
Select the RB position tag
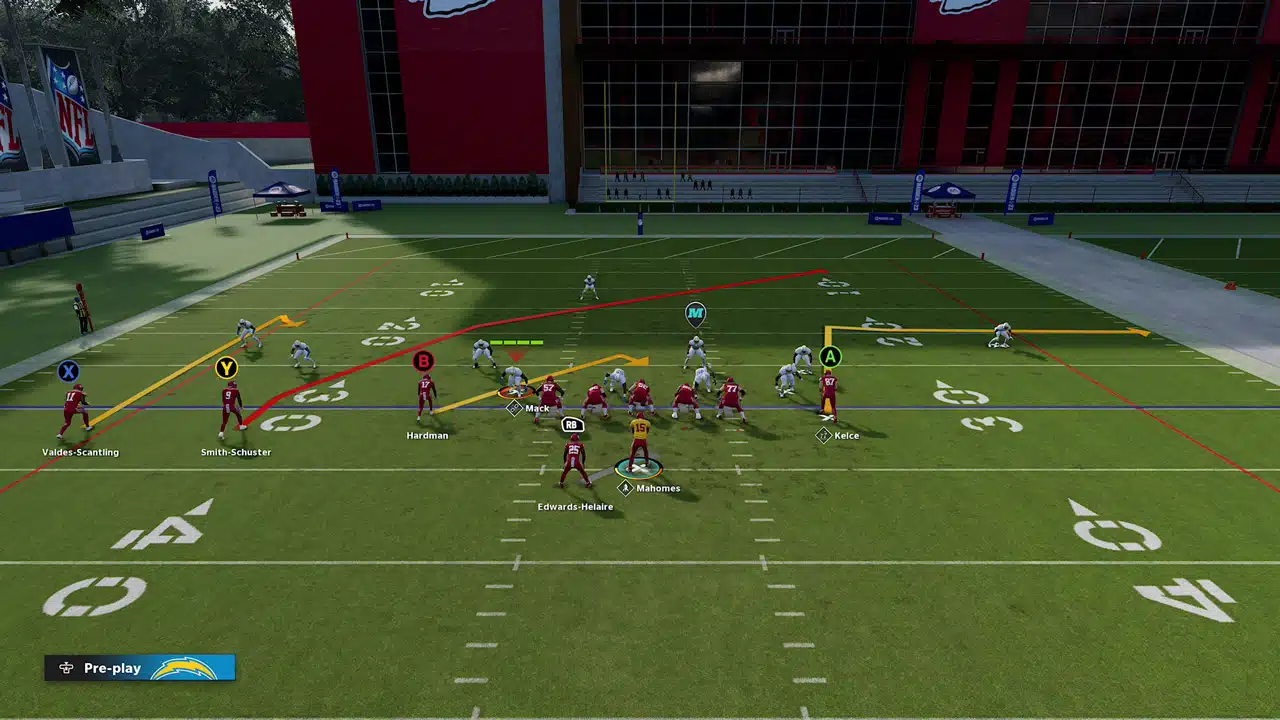572,424
